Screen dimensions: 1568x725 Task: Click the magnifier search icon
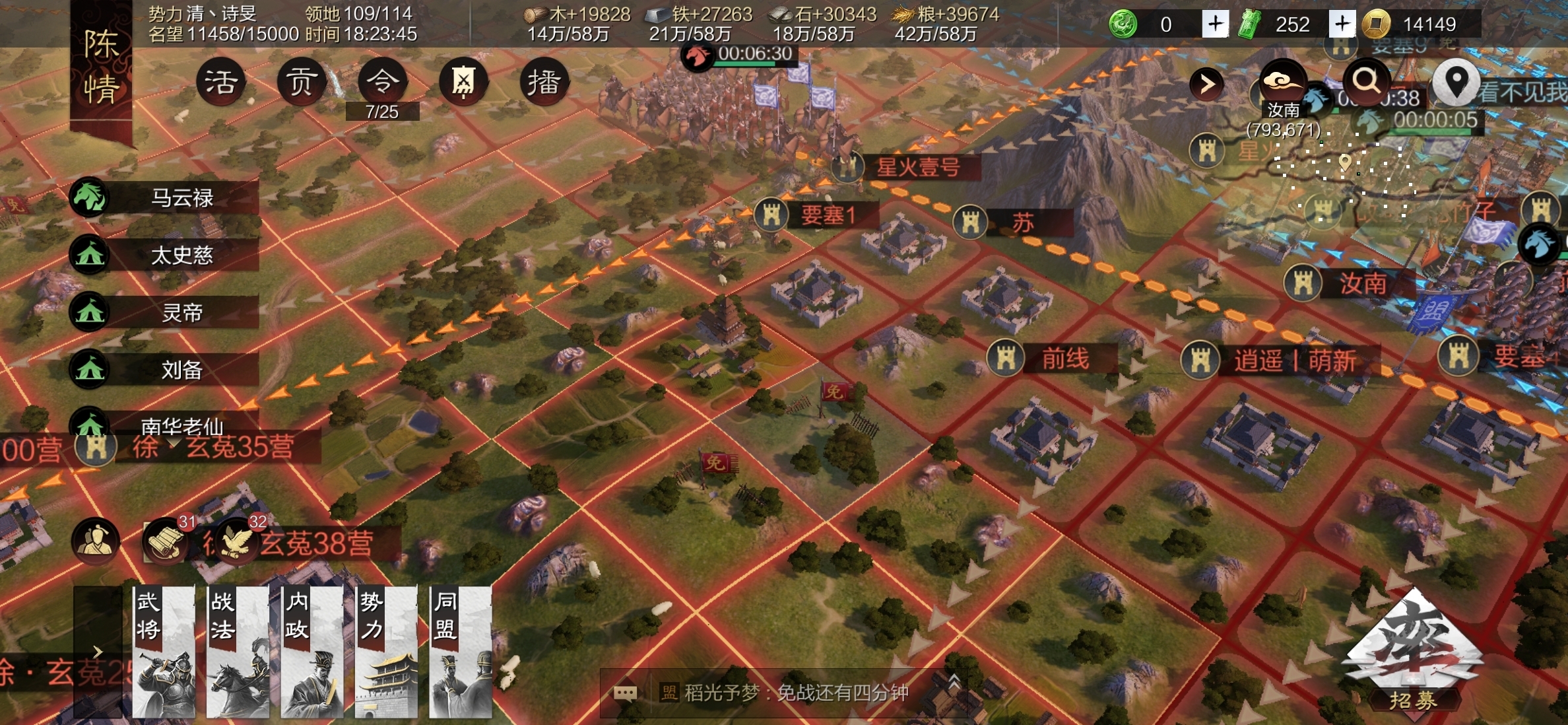(1367, 83)
